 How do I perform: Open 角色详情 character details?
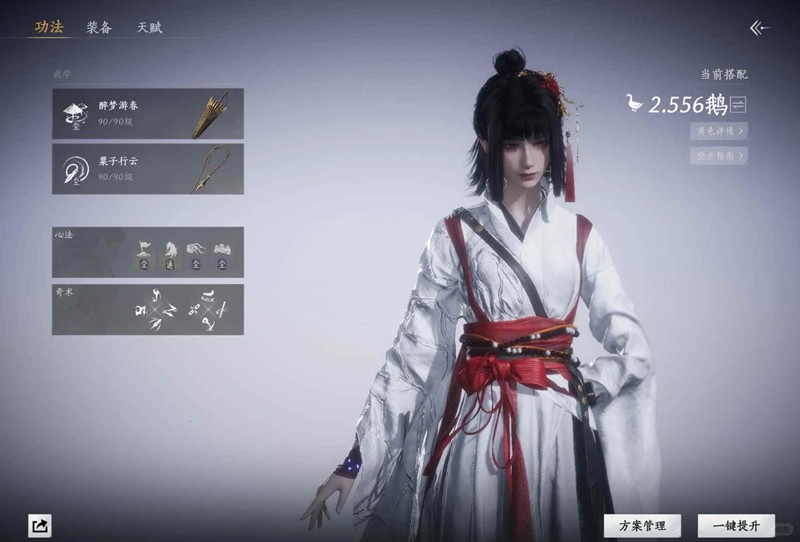(718, 131)
